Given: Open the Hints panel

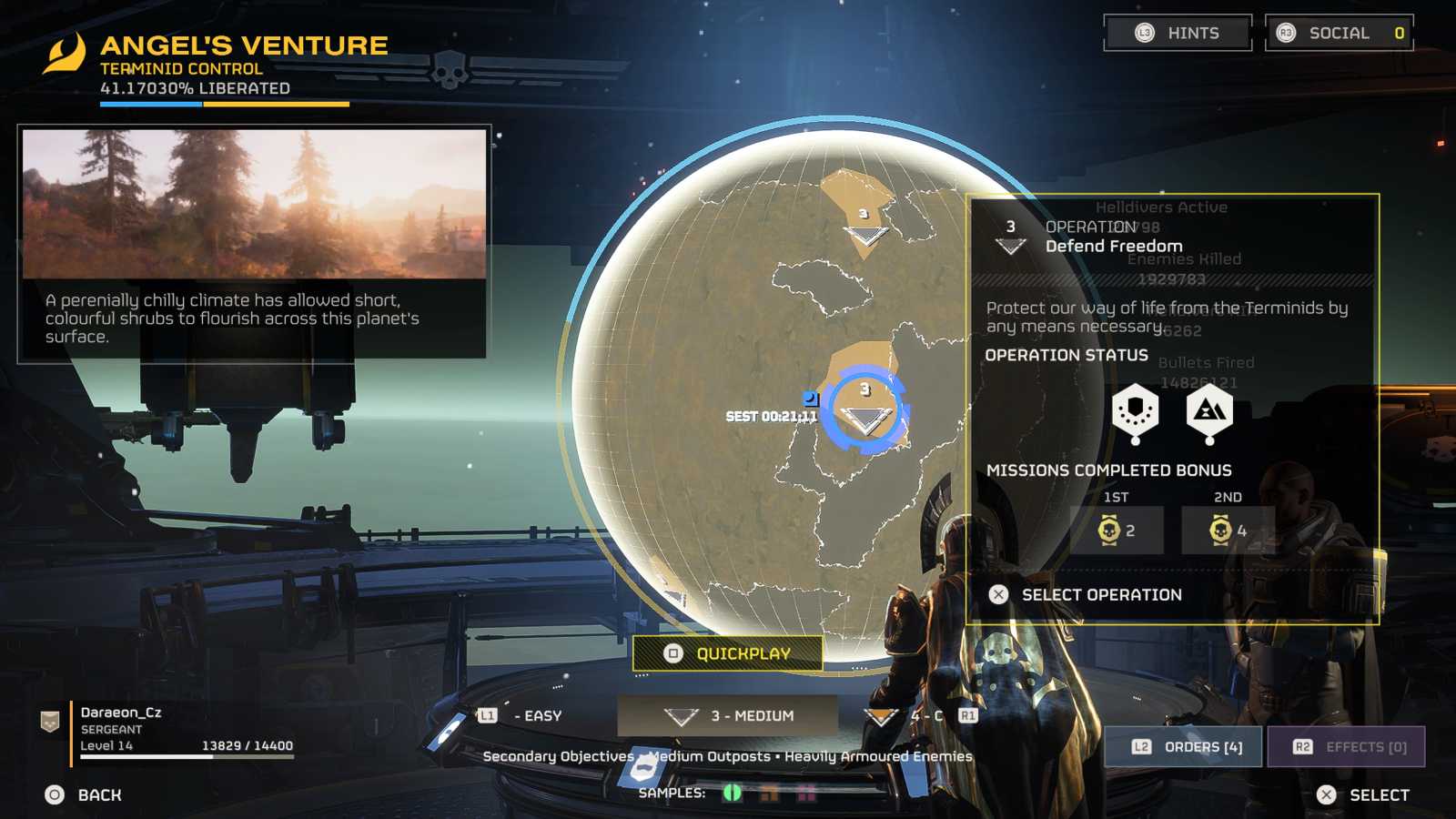Looking at the screenshot, I should click(1178, 34).
